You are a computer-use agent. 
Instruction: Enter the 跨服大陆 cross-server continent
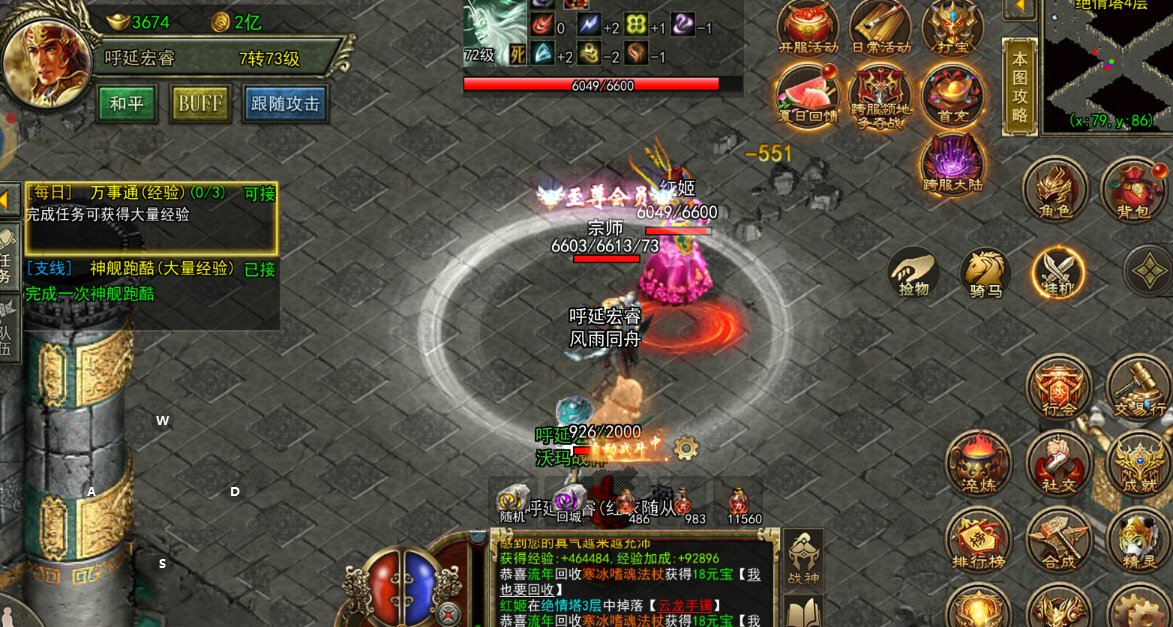[x=953, y=162]
